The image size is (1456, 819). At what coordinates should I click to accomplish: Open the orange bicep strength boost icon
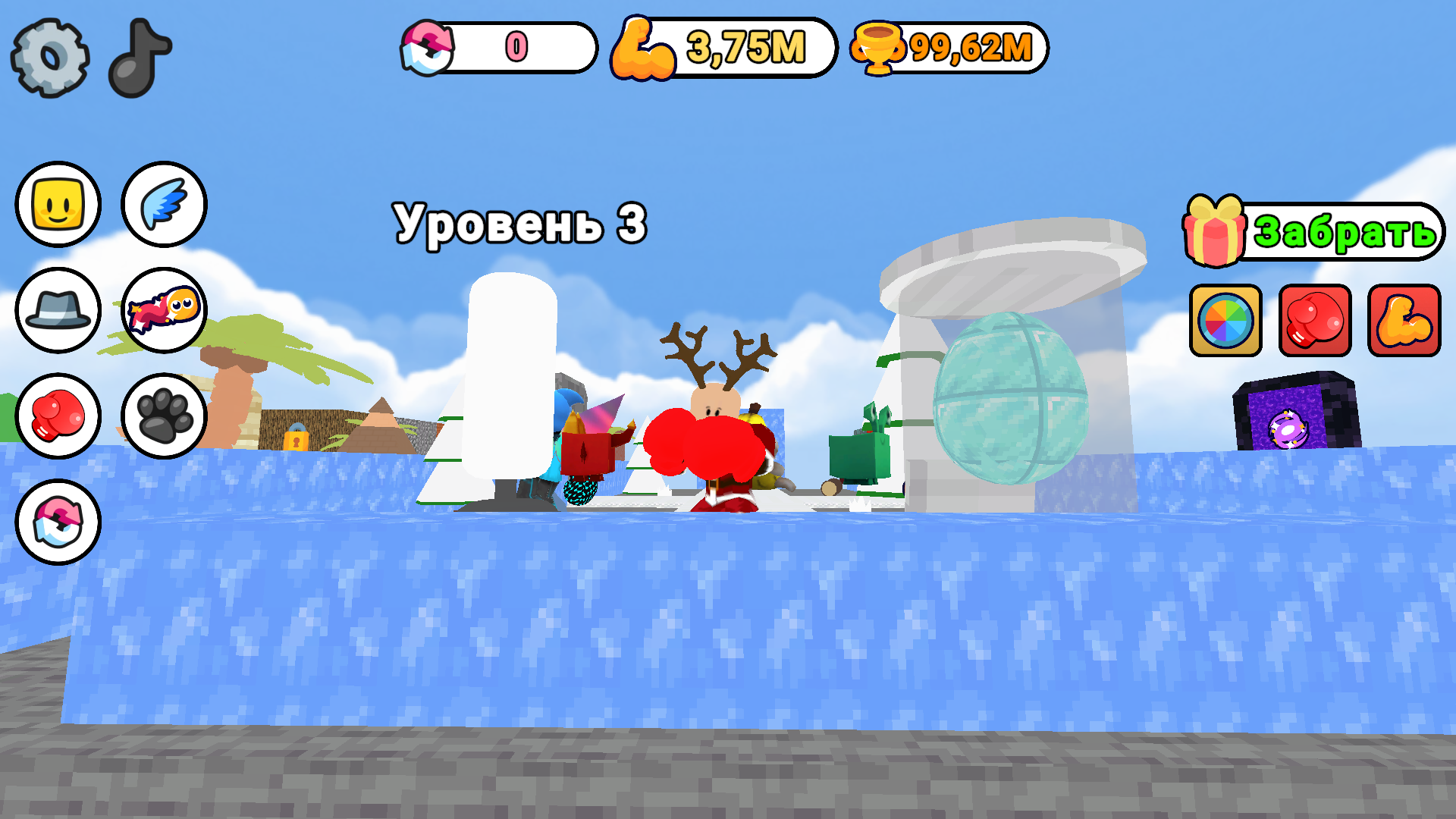1403,322
